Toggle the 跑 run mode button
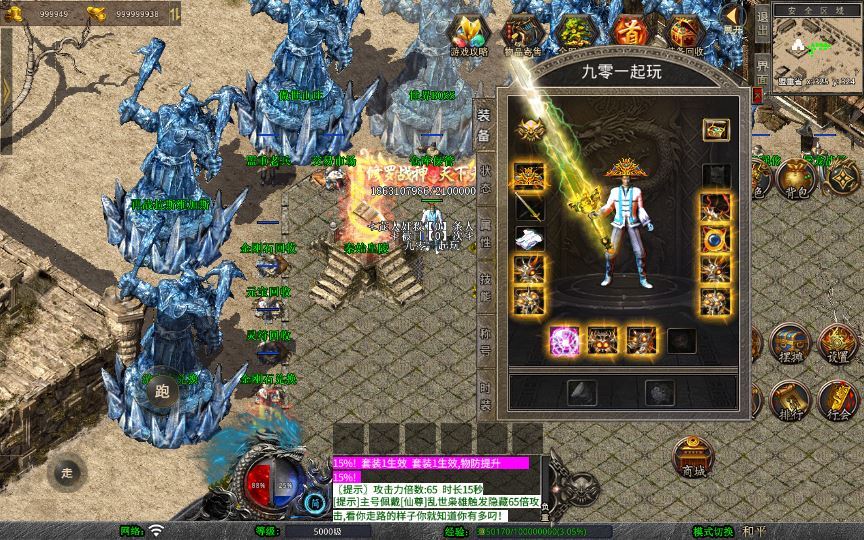 tap(163, 393)
